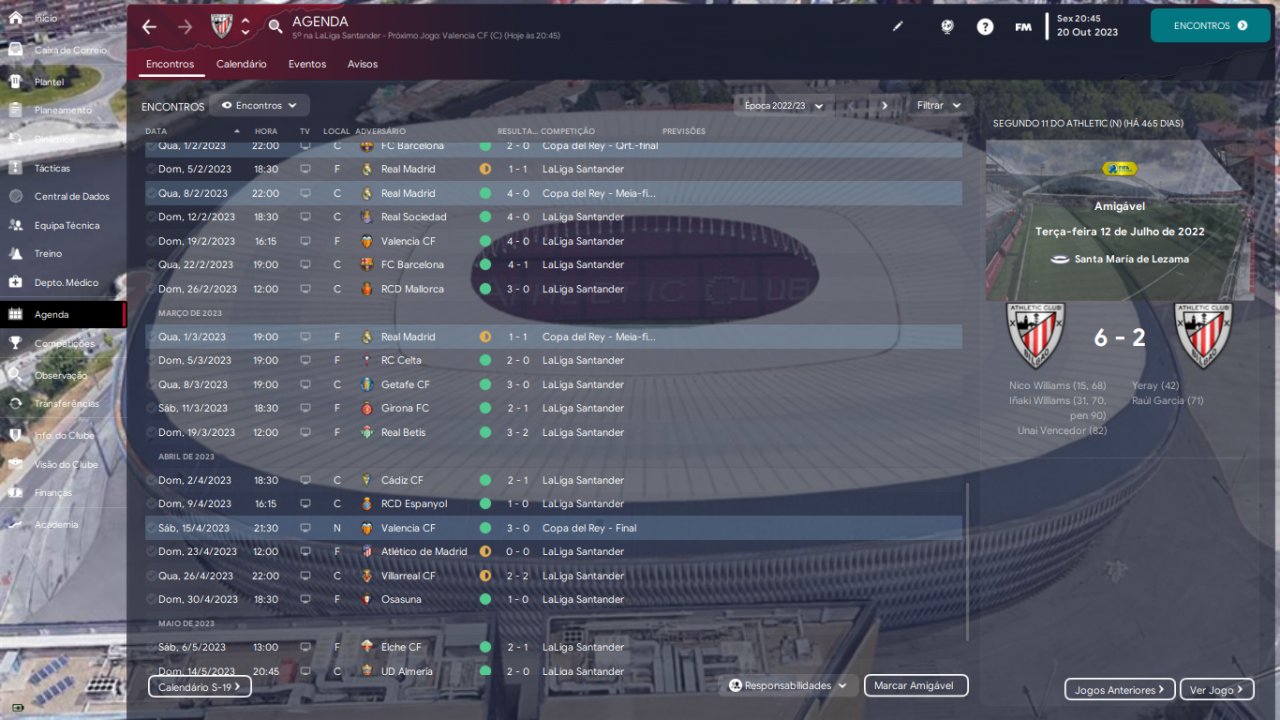Continue with the Encontros button
Image resolution: width=1280 pixels, height=720 pixels.
tap(1209, 26)
